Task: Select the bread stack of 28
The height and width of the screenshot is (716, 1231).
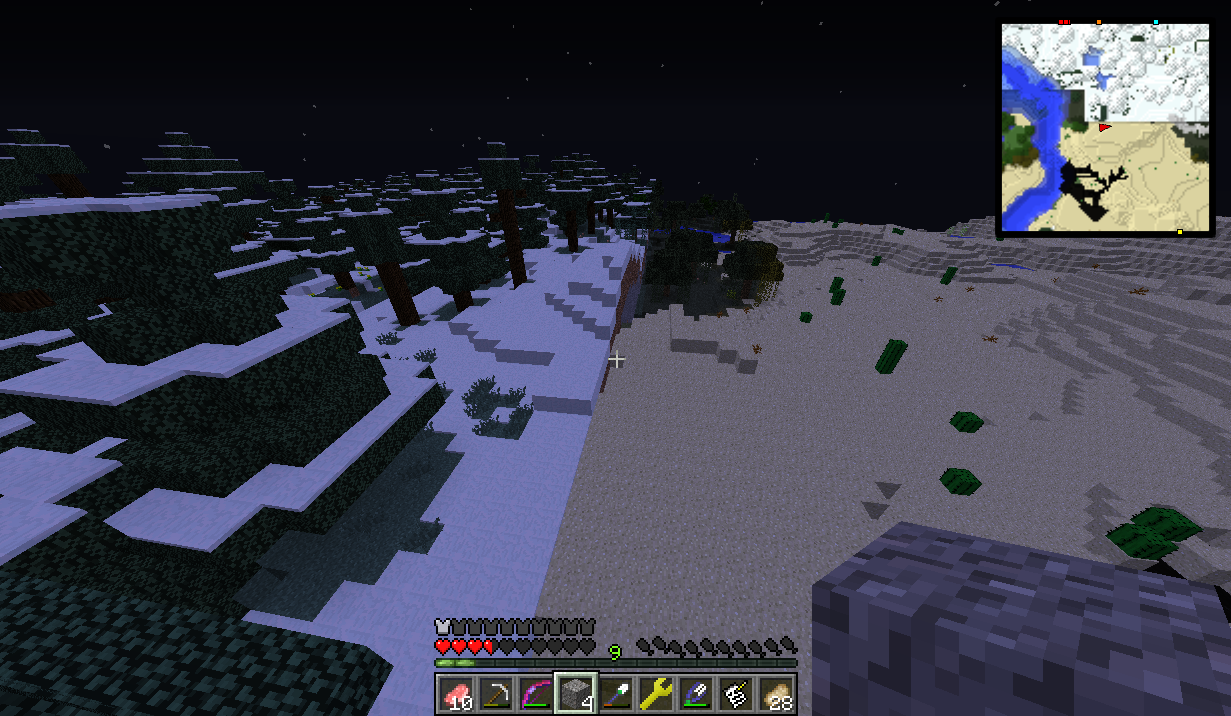Action: (776, 694)
